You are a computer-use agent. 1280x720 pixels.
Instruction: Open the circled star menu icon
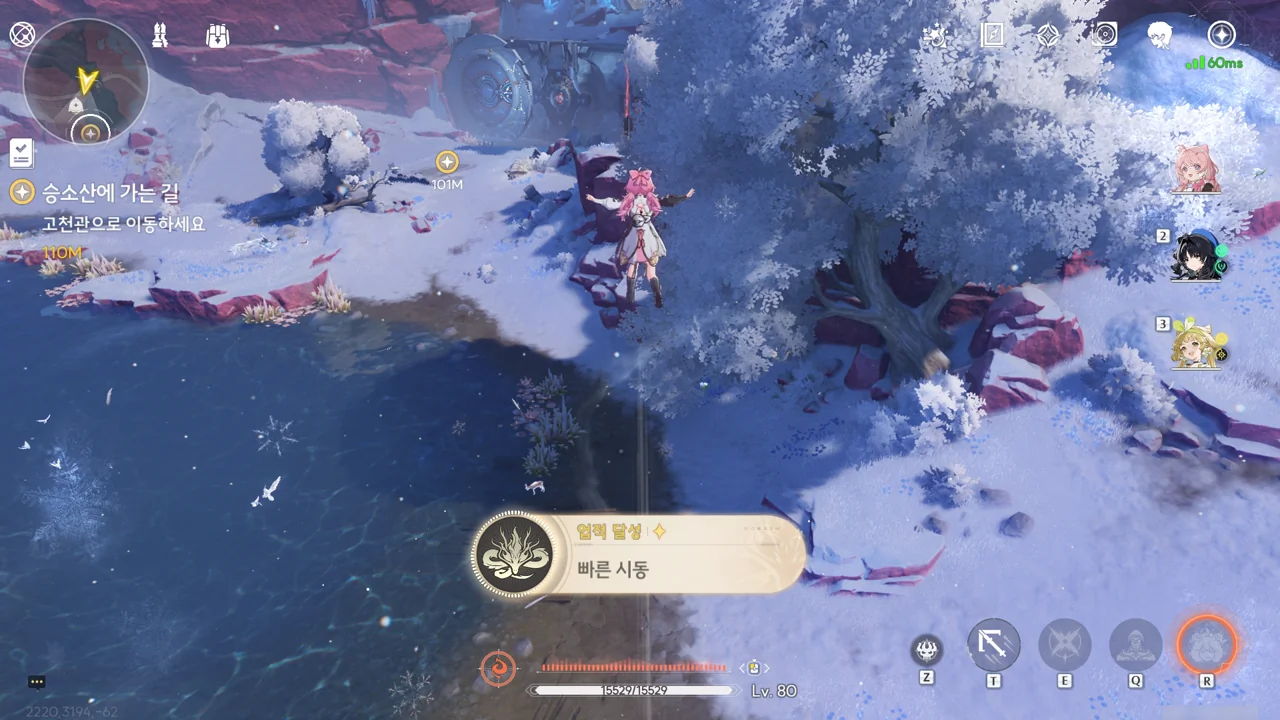tap(1221, 35)
